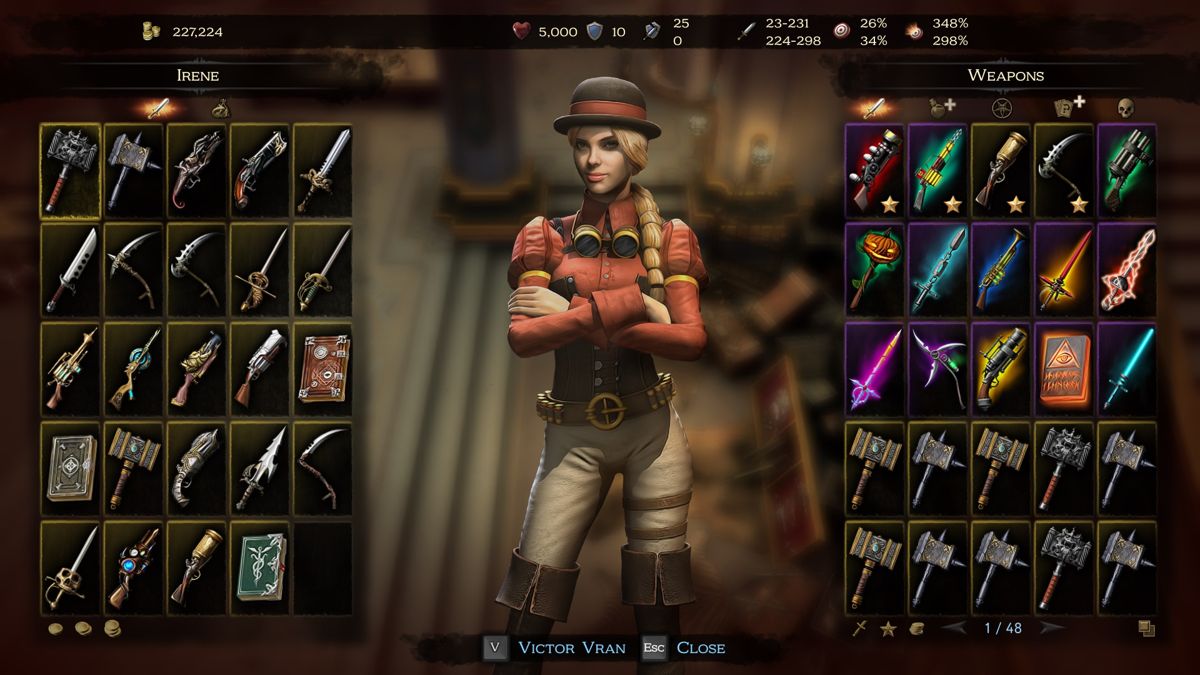
Task: Click the star filter below the weapons grid
Action: (887, 629)
